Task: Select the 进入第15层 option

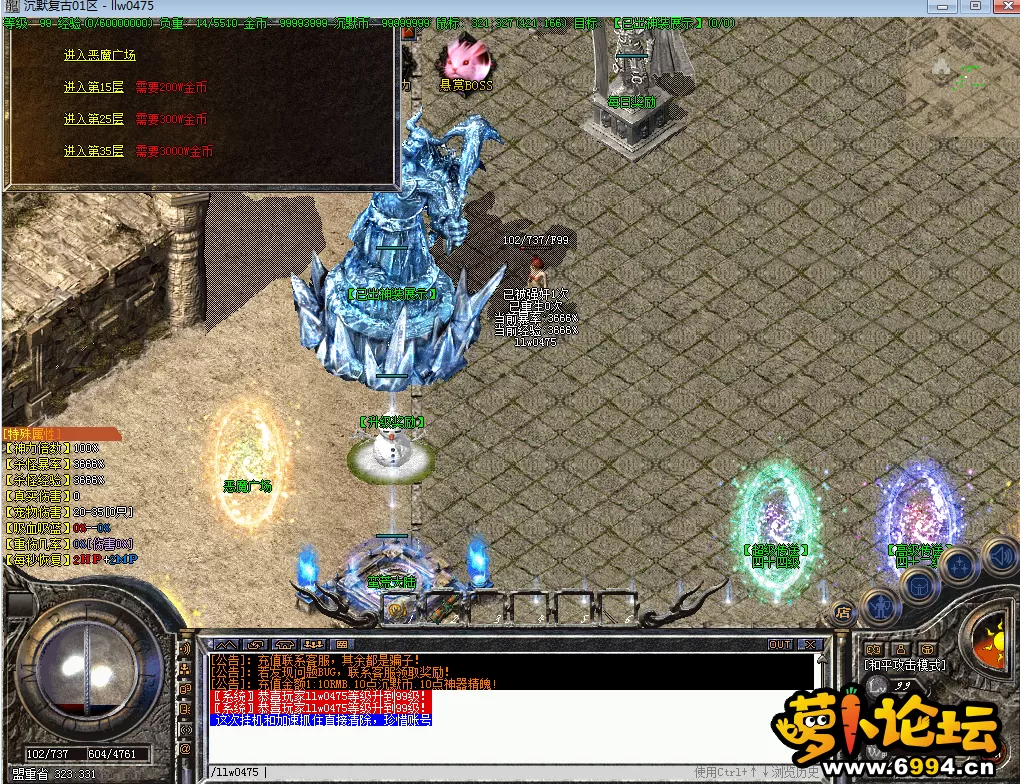Action: [x=93, y=87]
